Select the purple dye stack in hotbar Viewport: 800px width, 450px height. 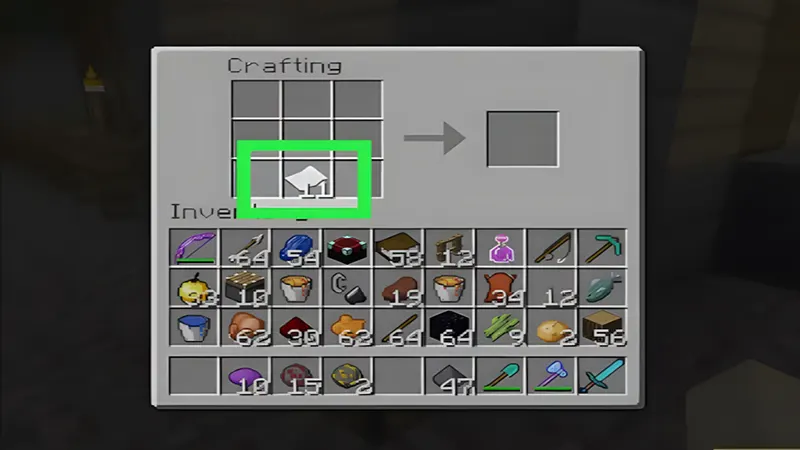pos(245,376)
